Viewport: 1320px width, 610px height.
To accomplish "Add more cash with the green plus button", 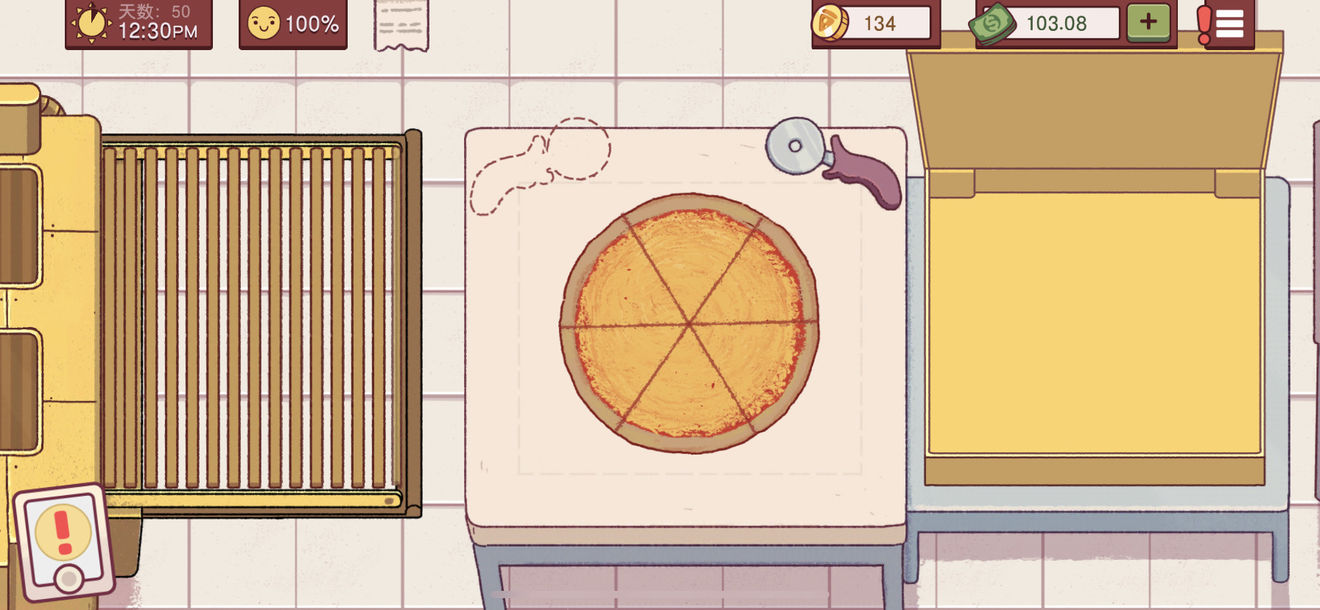I will click(1148, 22).
